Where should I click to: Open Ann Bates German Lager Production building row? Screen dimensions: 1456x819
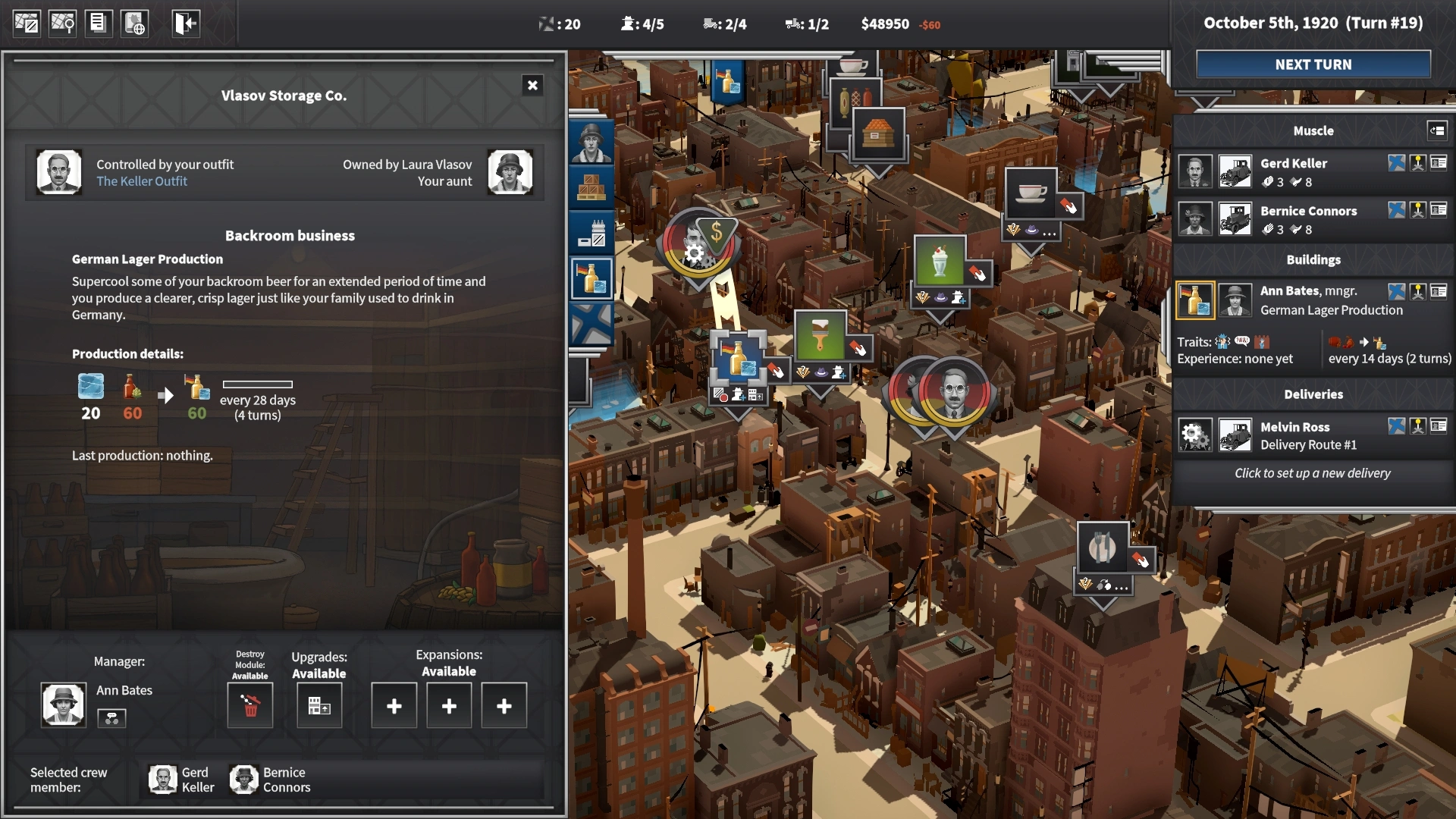coord(1308,300)
